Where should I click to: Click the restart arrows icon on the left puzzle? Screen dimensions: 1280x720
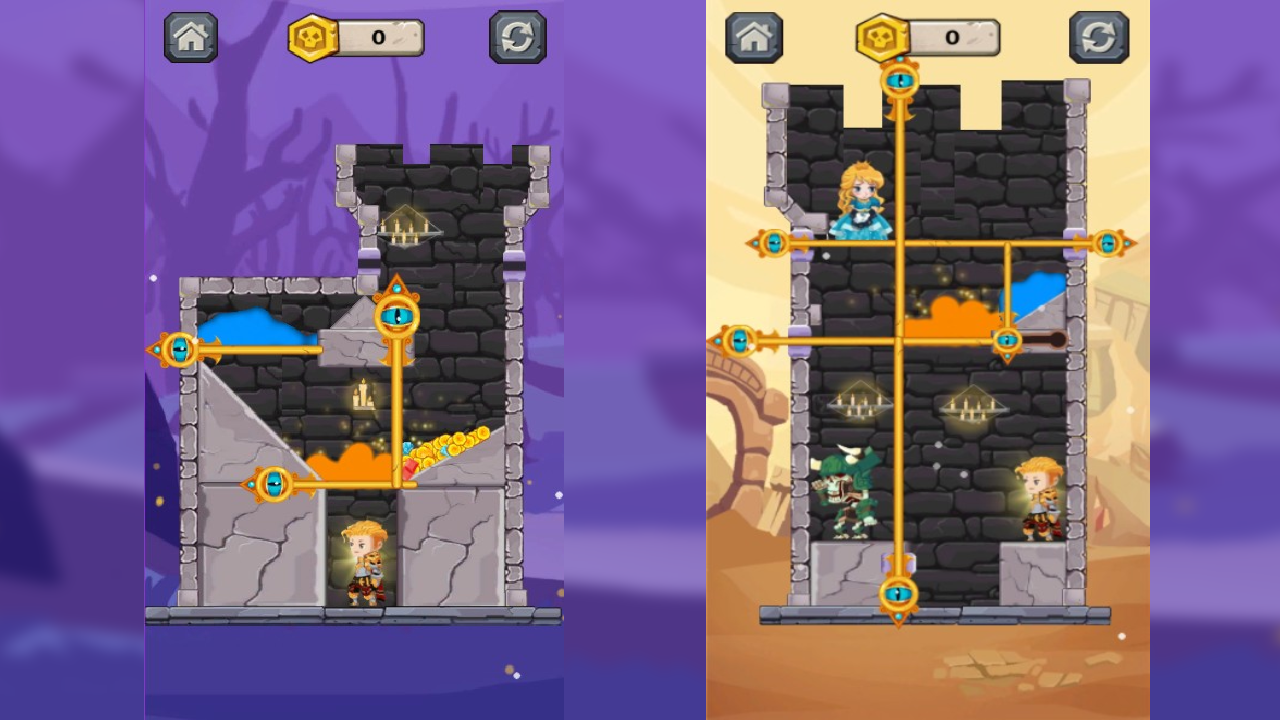point(520,37)
